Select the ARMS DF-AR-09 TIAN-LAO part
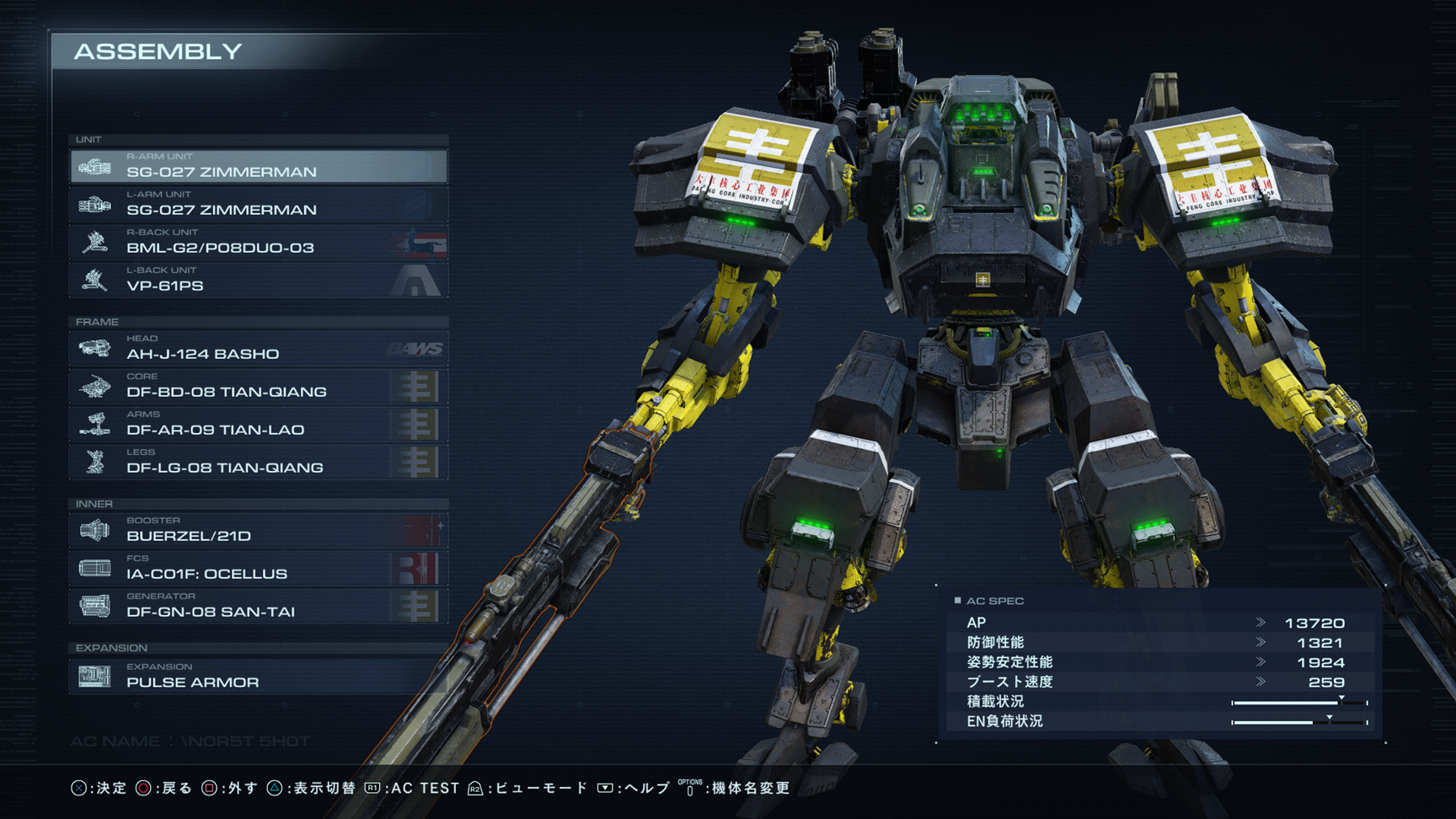This screenshot has height=819, width=1456. click(x=258, y=424)
